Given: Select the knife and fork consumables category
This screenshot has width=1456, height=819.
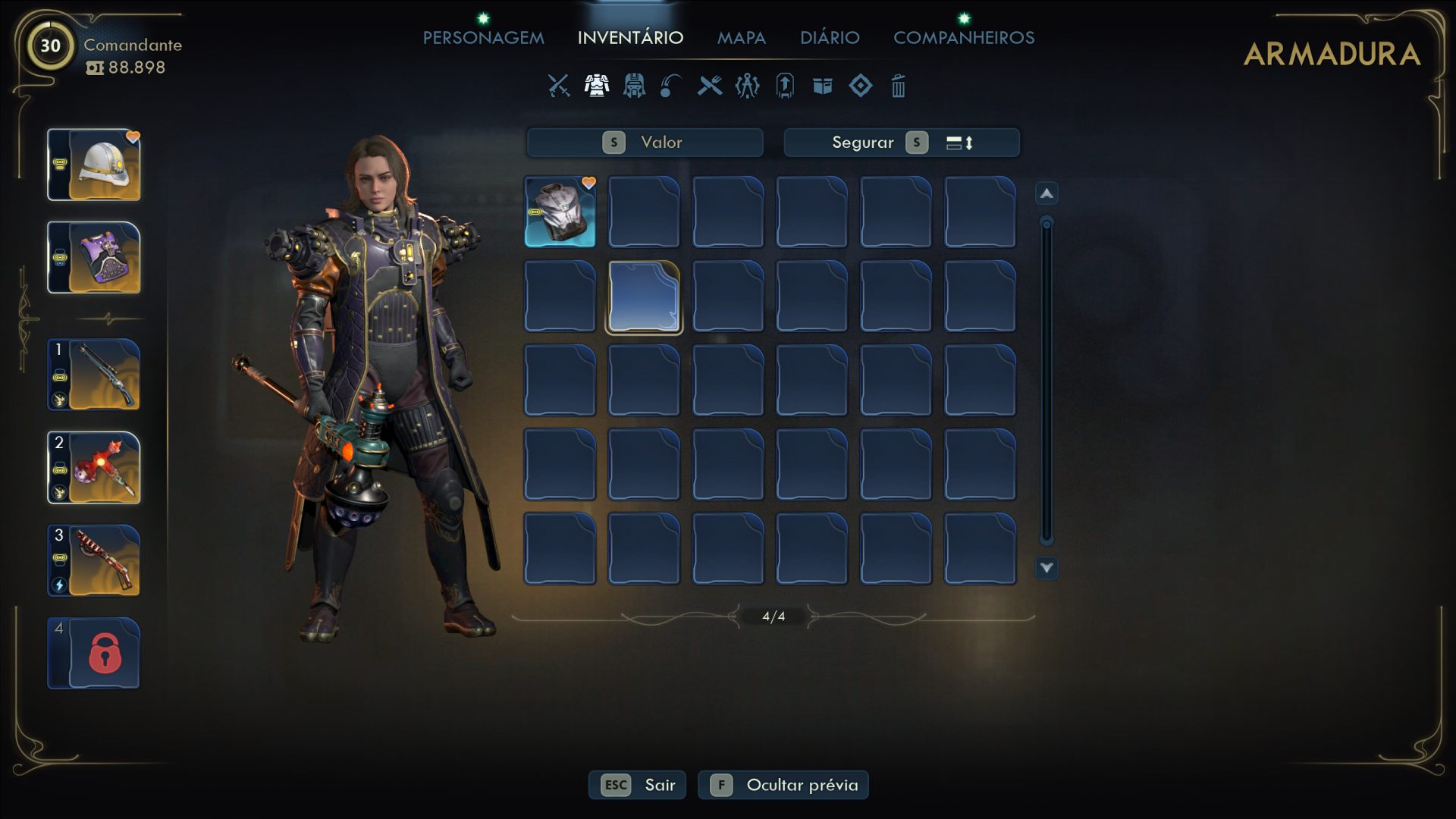Looking at the screenshot, I should click(710, 86).
